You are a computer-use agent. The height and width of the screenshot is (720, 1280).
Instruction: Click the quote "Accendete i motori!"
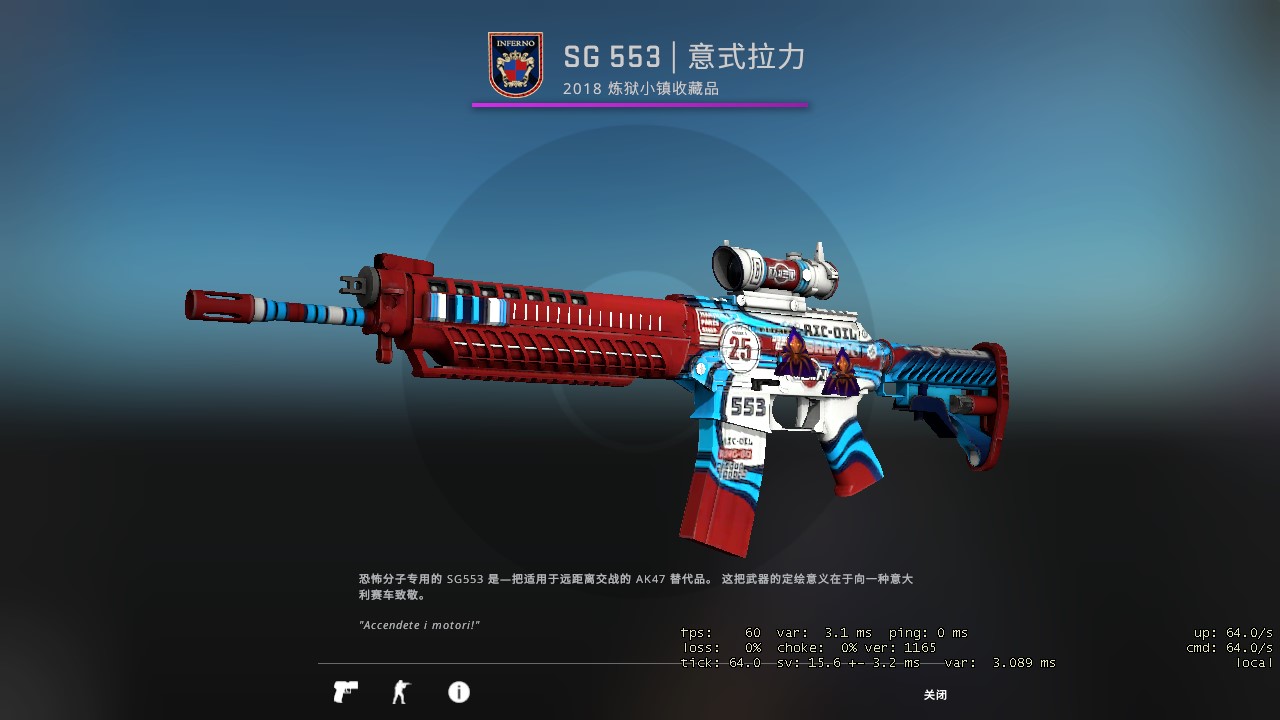click(420, 623)
